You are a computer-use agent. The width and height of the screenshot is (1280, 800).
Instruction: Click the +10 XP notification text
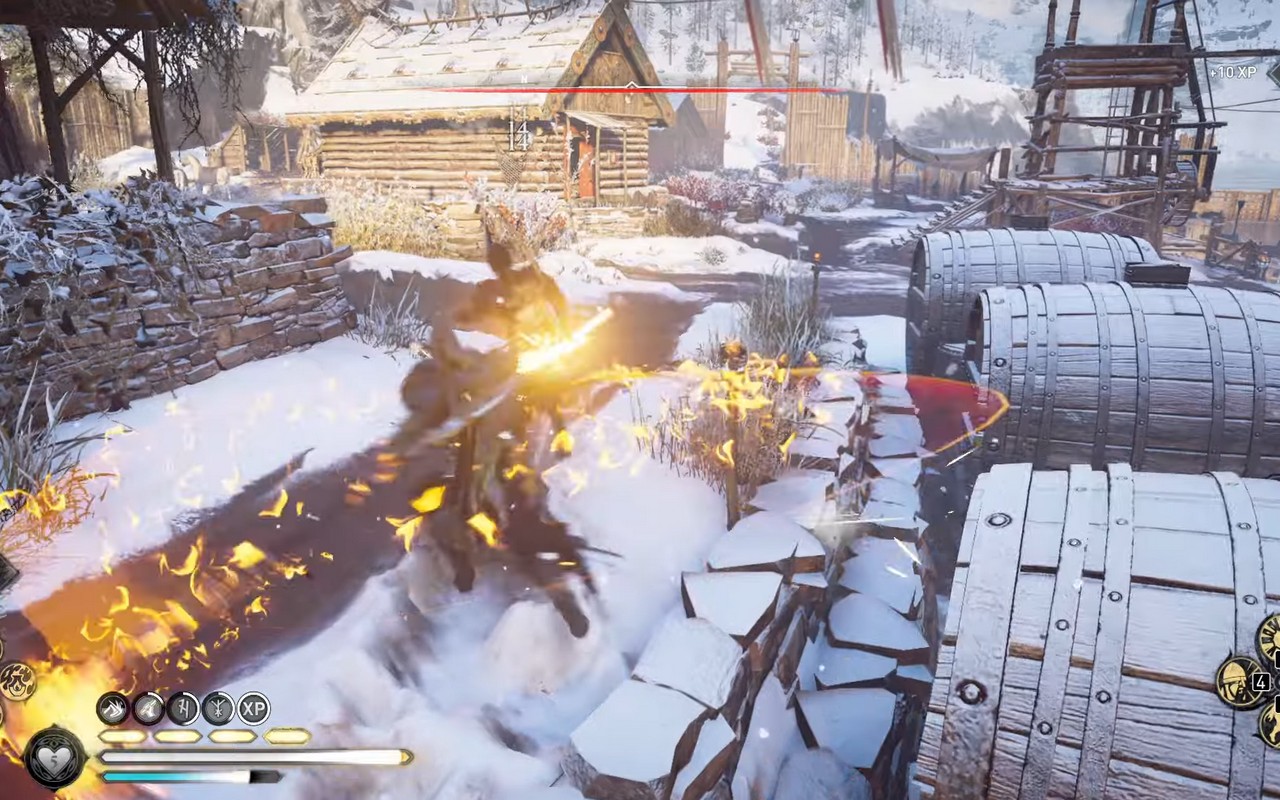(x=1233, y=72)
